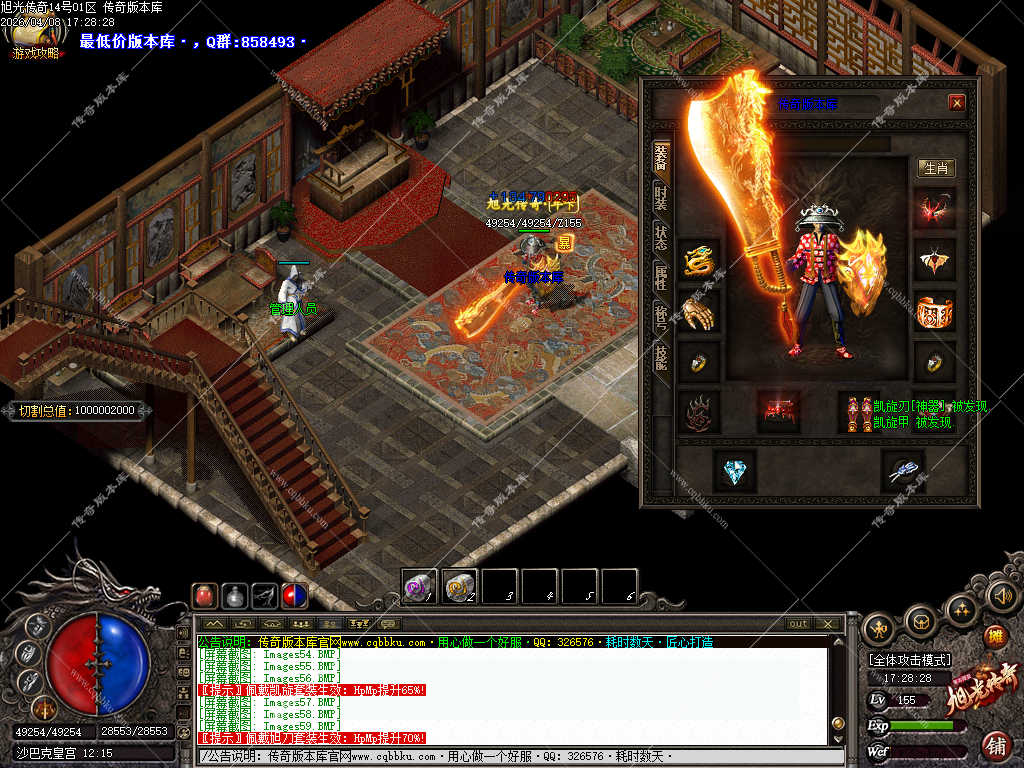Use the orange scroll in hotbar slot 2

pos(460,586)
